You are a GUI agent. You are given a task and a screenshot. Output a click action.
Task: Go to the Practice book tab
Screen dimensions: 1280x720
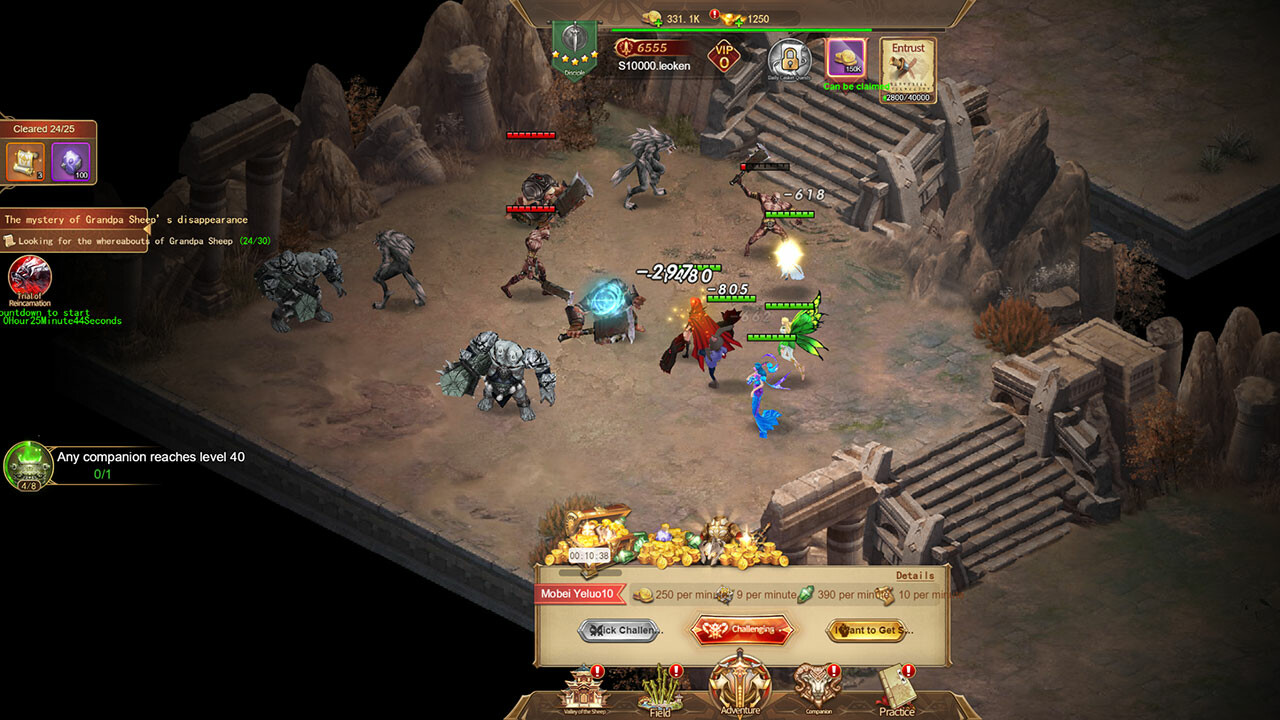[x=897, y=689]
